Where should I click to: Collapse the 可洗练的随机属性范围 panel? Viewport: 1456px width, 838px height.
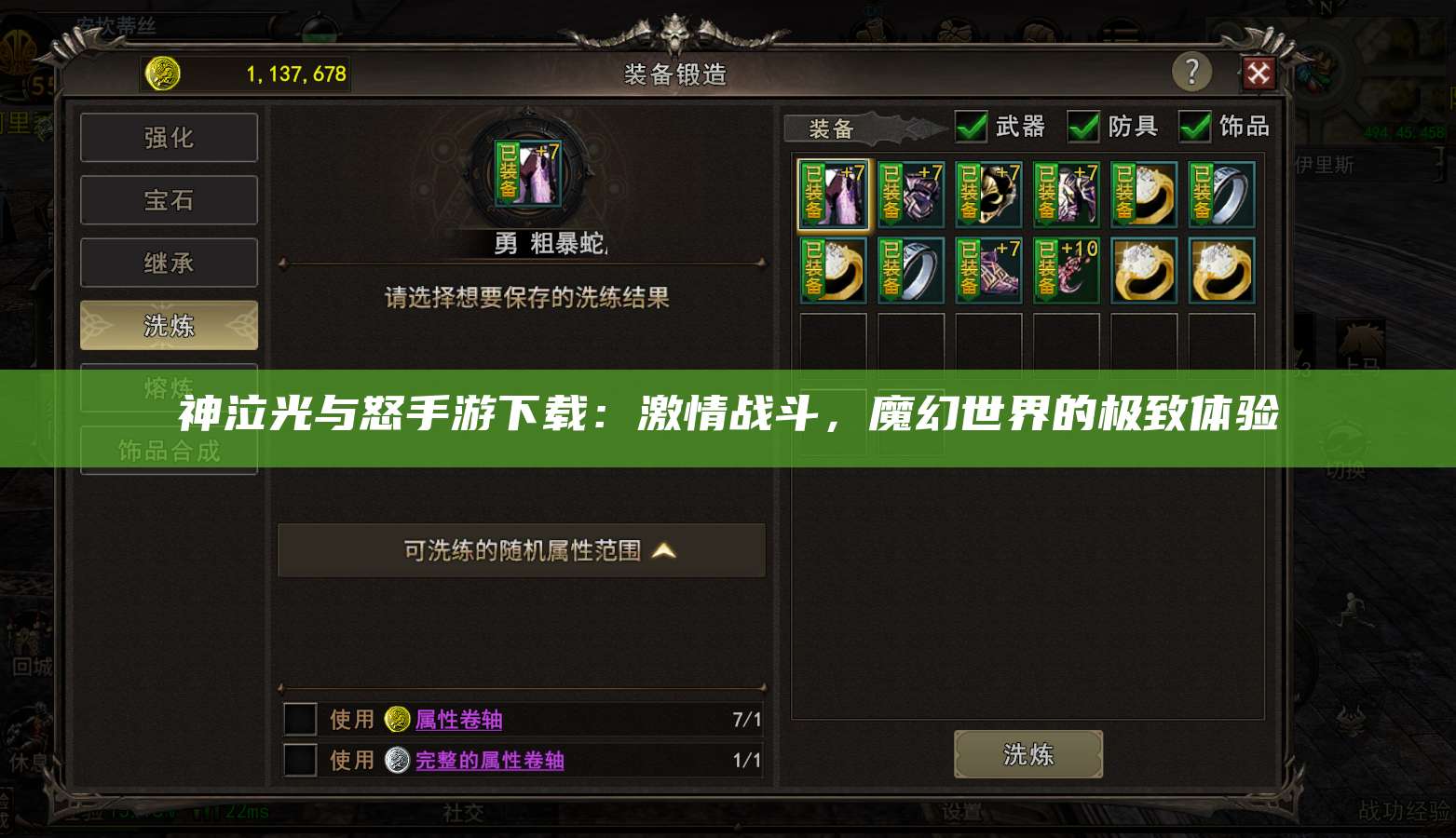[x=521, y=550]
